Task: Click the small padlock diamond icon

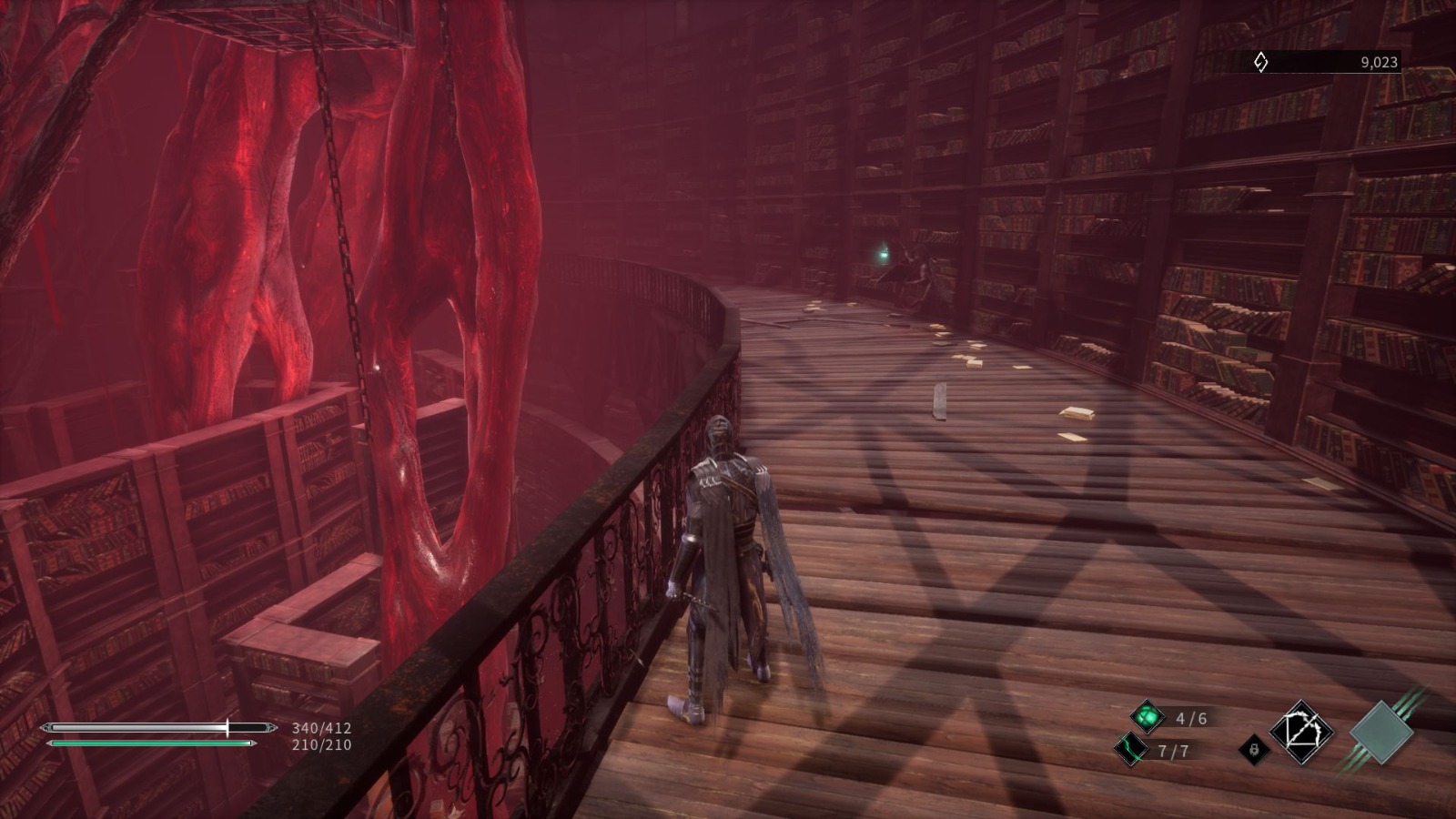Action: 1254,750
